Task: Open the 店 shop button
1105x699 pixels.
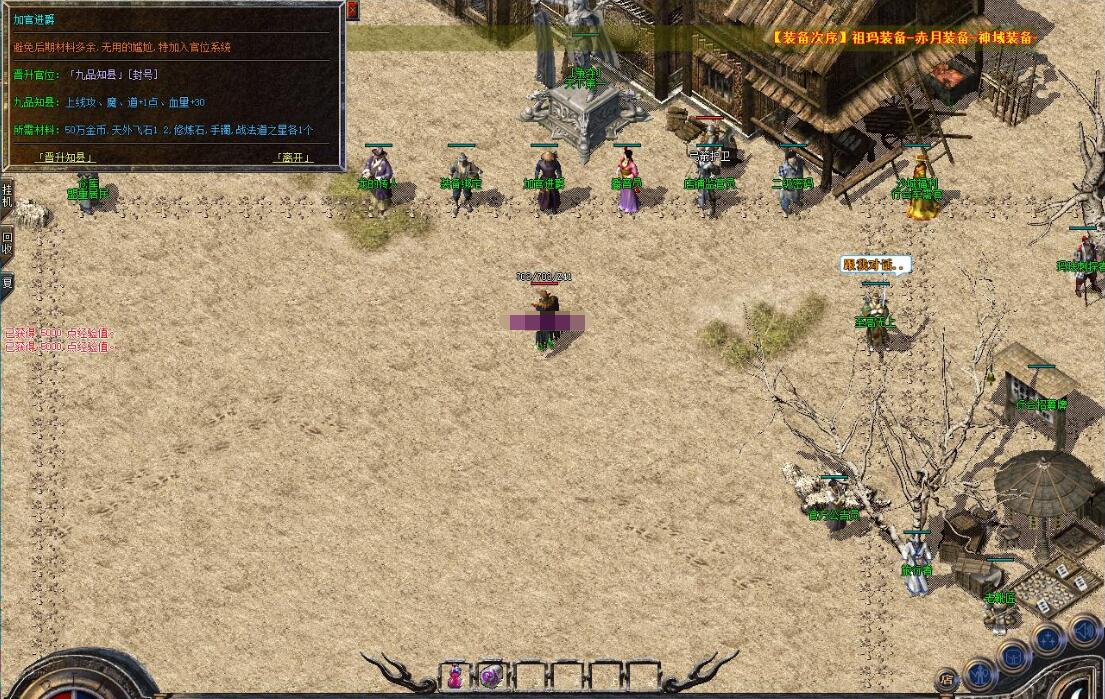Action: pos(947,681)
